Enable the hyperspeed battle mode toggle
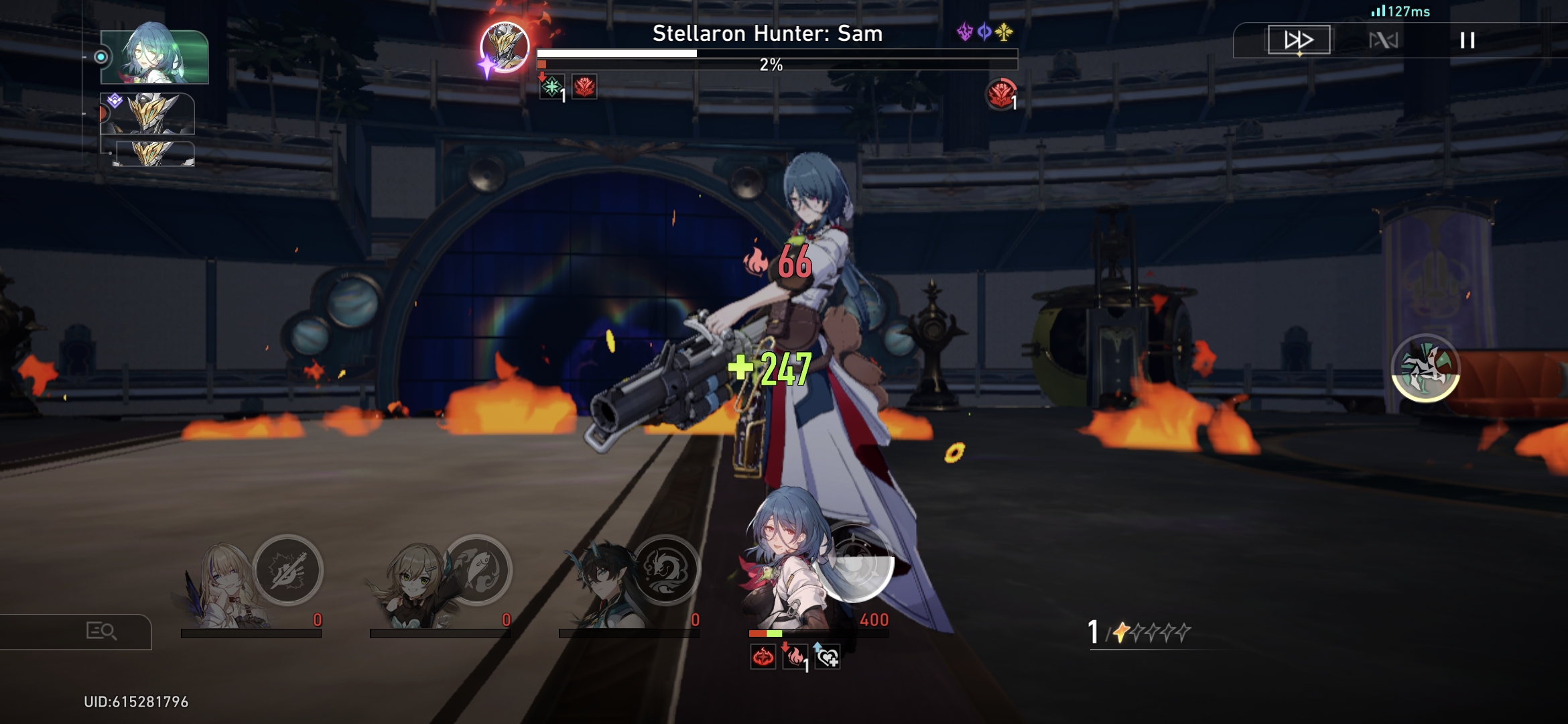1568x724 pixels. click(1384, 40)
